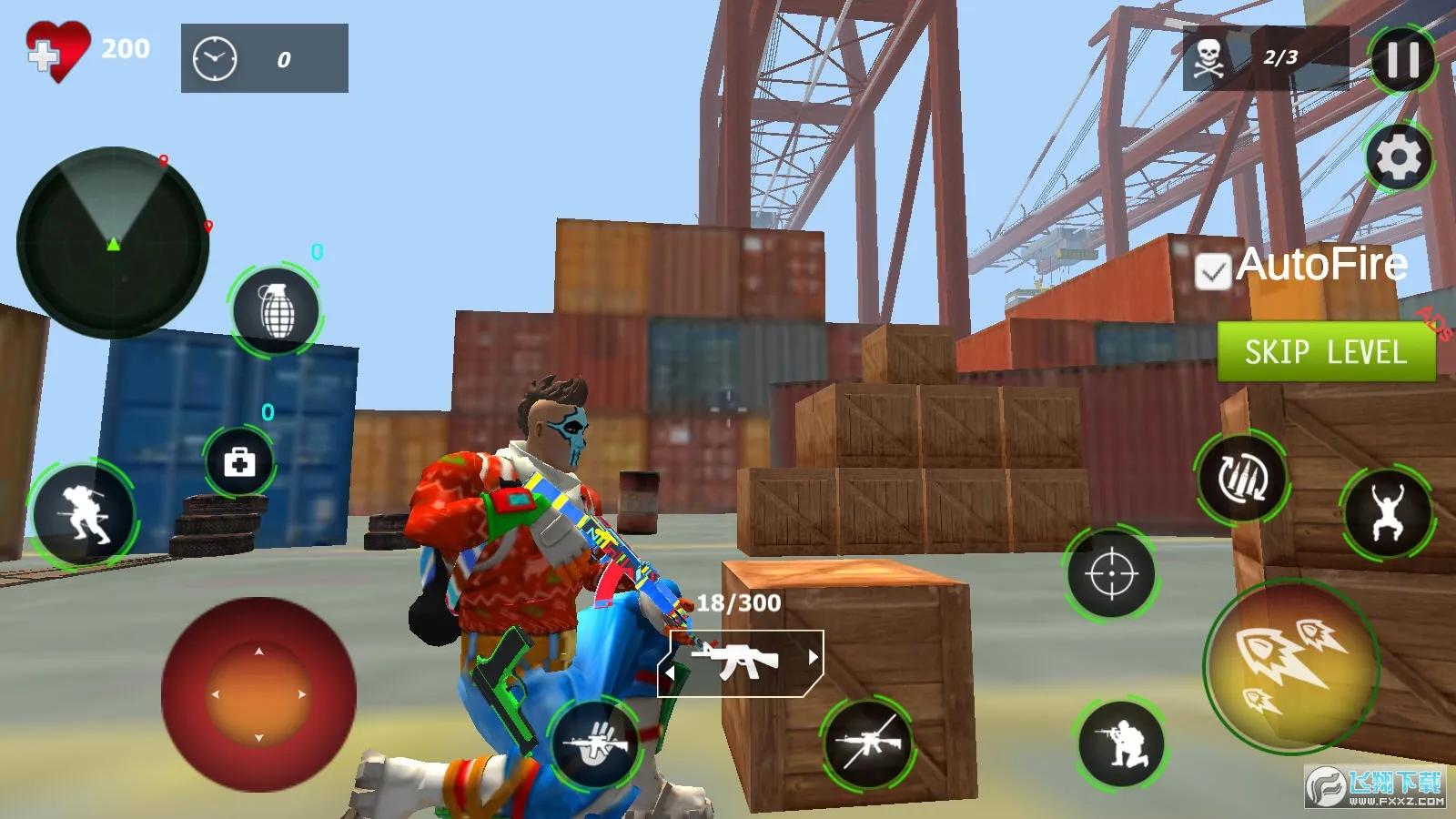Tap the Skip Level button
Screen dimensions: 1456x819
tap(1326, 351)
